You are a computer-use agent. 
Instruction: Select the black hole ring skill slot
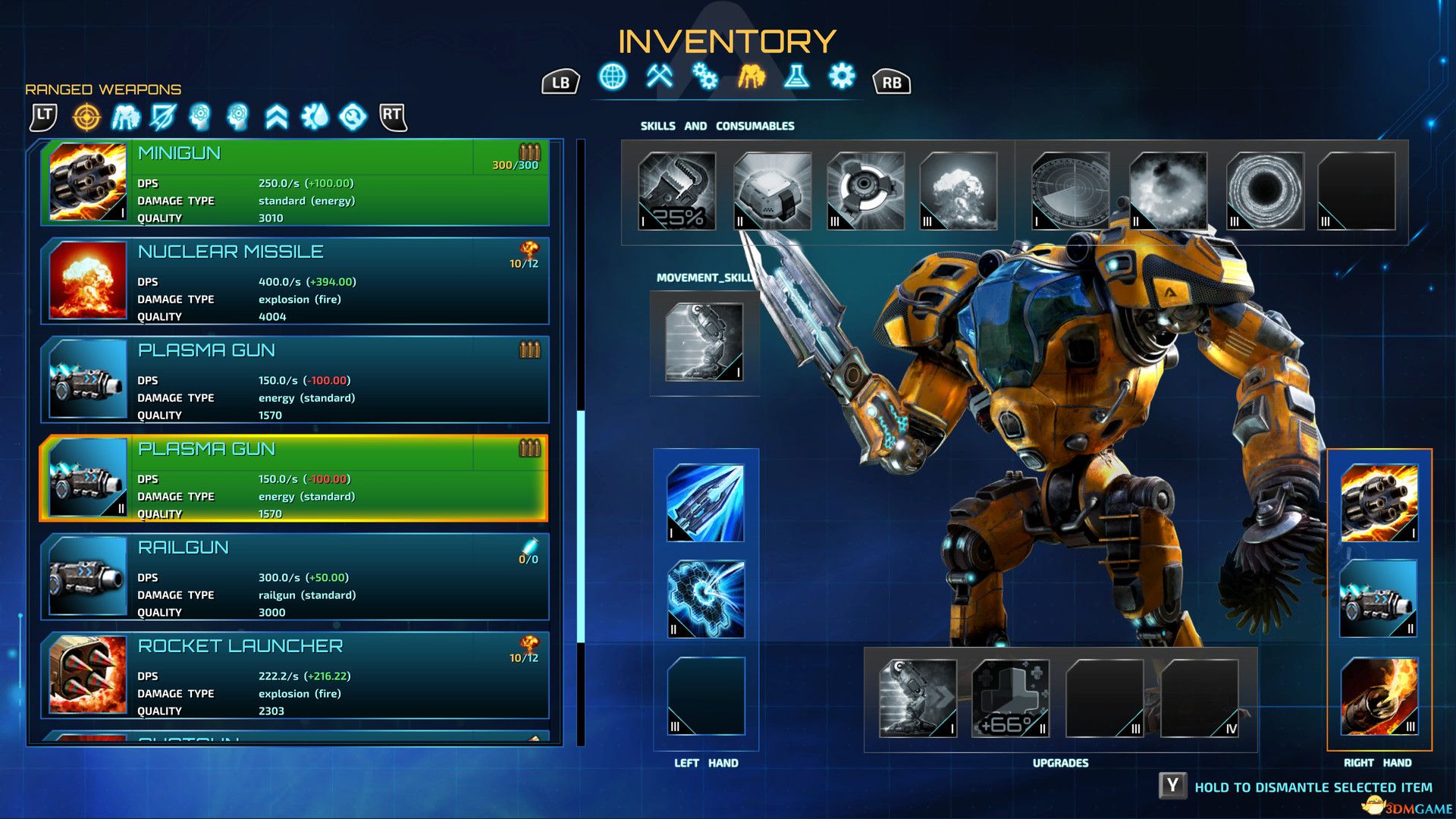(x=1264, y=191)
